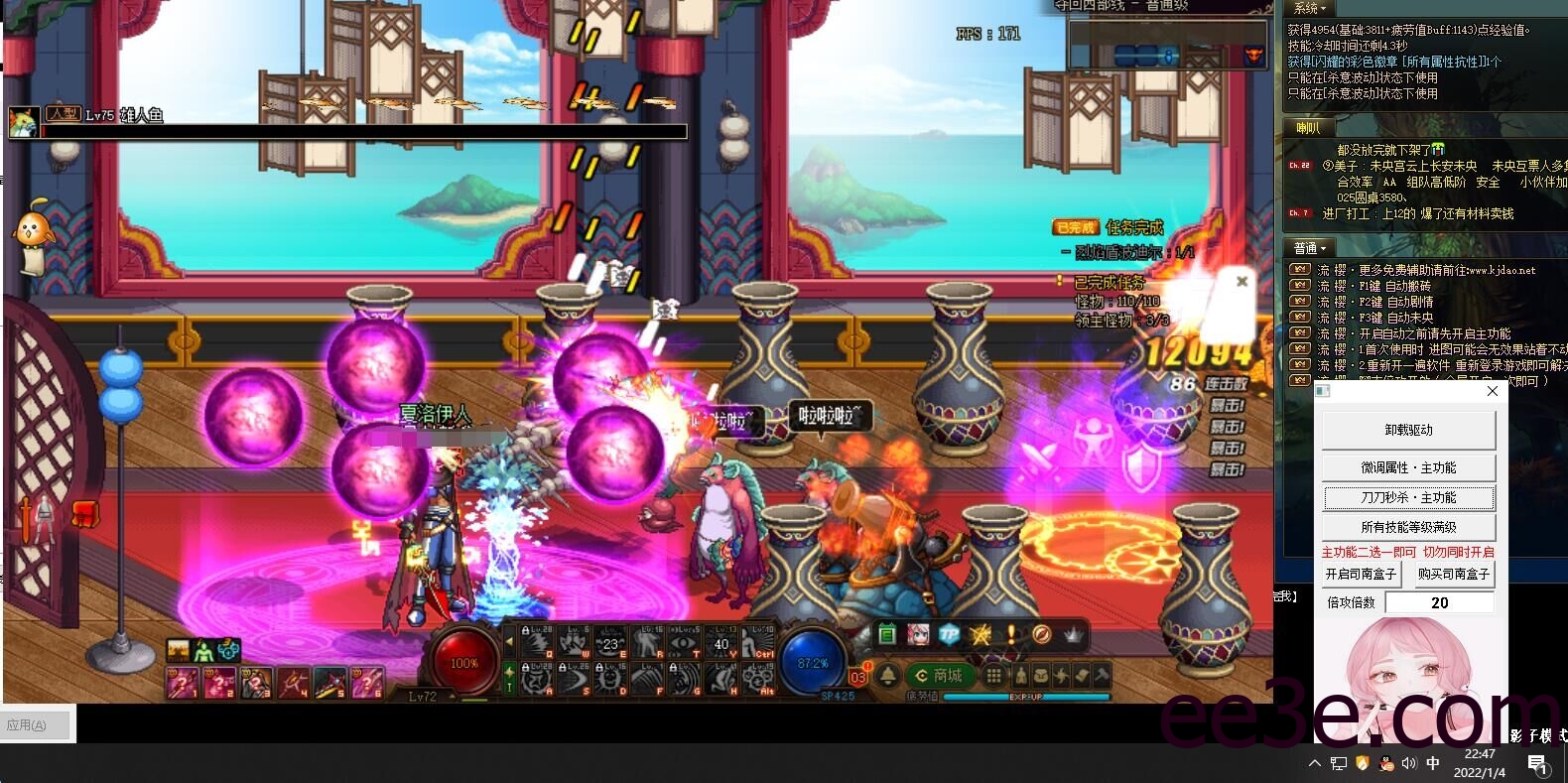Close the quest tracker panel
Image resolution: width=1568 pixels, height=783 pixels.
(1241, 282)
